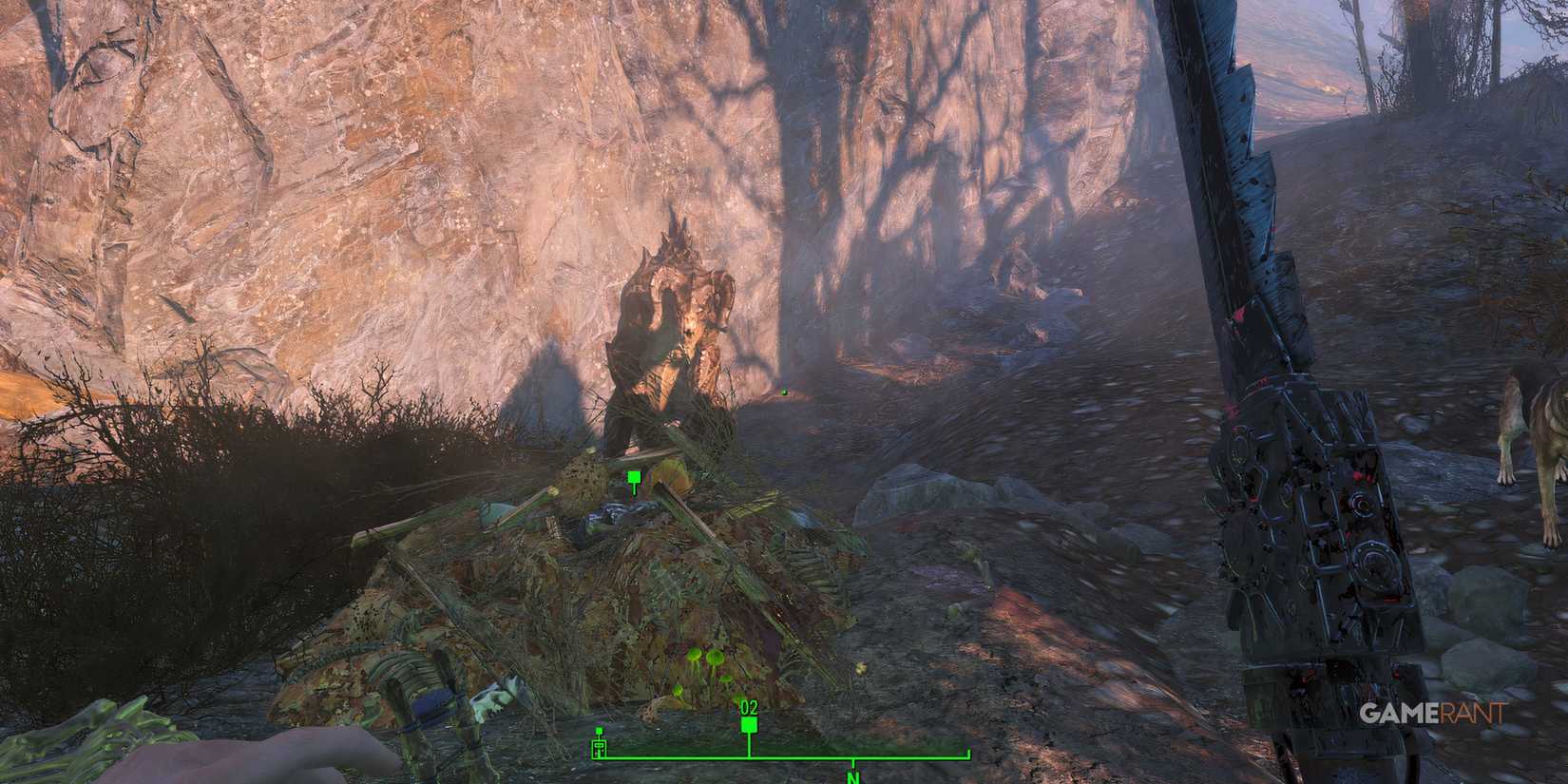Click the North "N" indicator on the compass
The height and width of the screenshot is (784, 1568).
(x=851, y=777)
